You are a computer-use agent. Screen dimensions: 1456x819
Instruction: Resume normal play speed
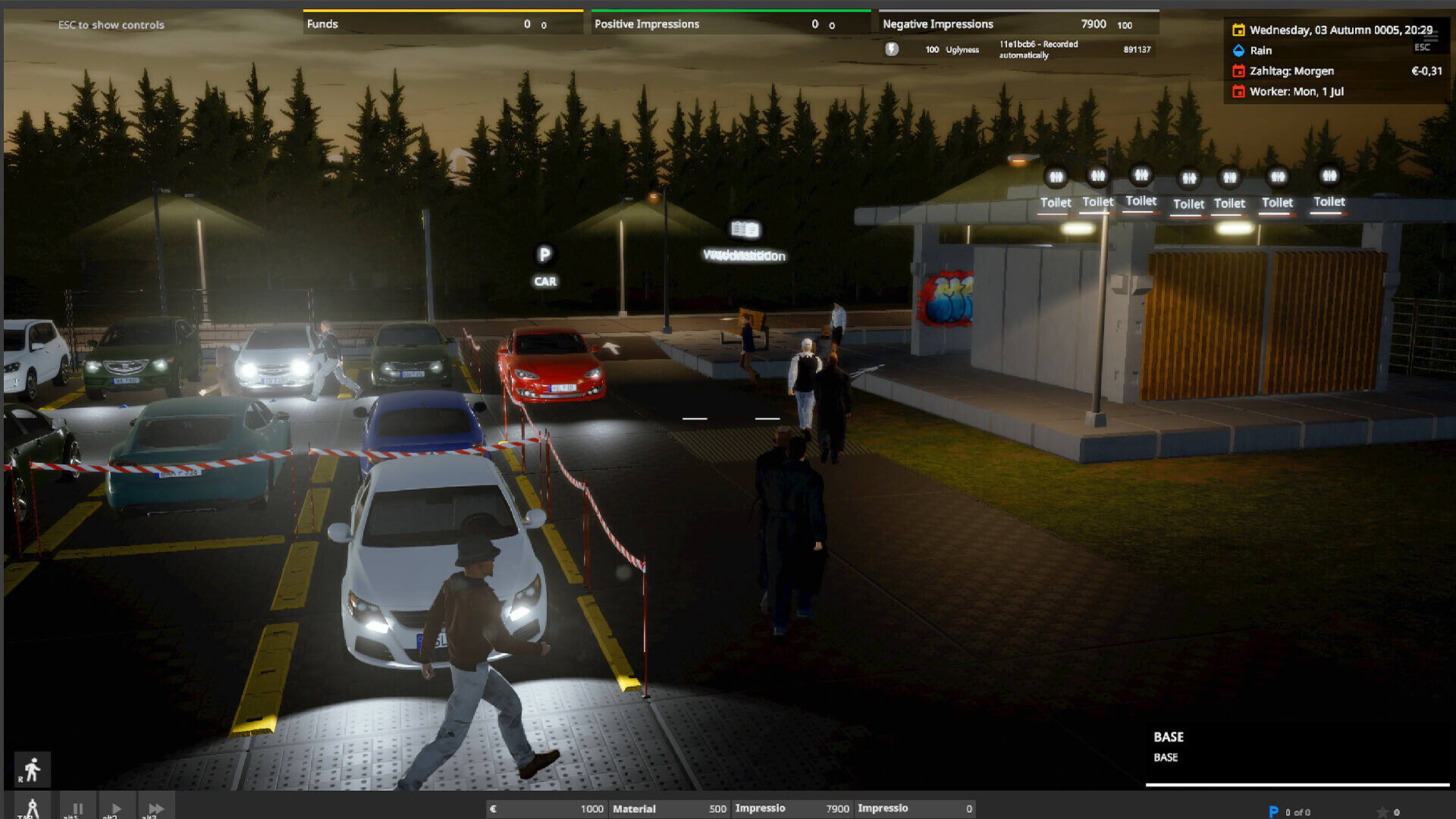click(115, 808)
